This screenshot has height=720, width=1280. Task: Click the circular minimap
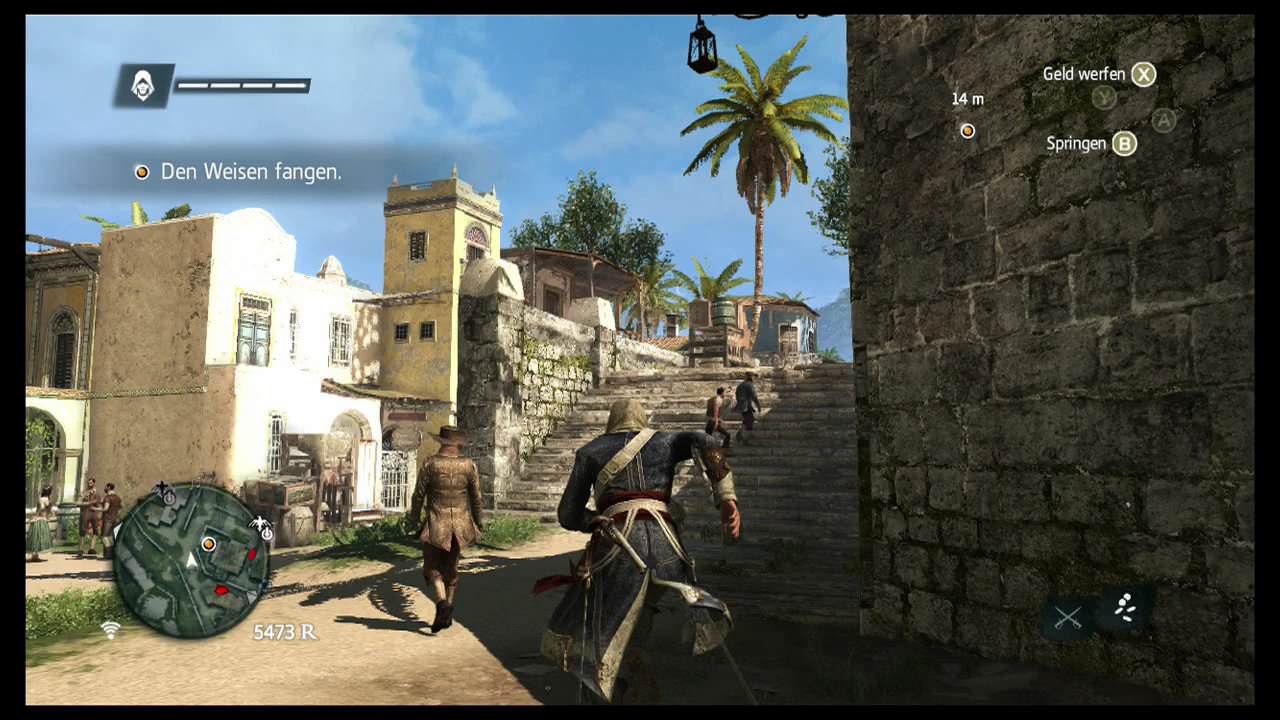coord(190,560)
